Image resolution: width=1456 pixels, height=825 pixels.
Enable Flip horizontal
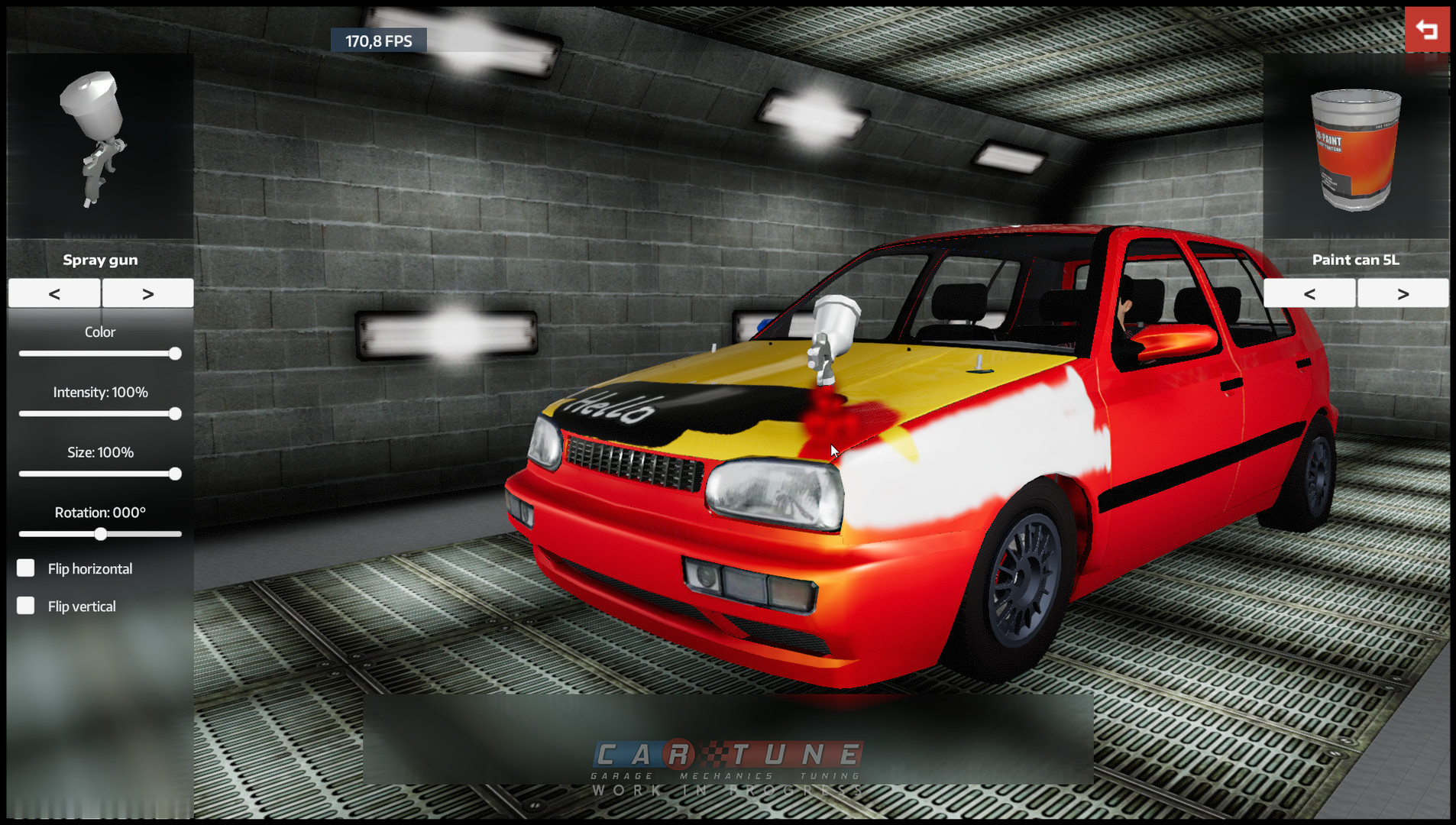pyautogui.click(x=25, y=568)
